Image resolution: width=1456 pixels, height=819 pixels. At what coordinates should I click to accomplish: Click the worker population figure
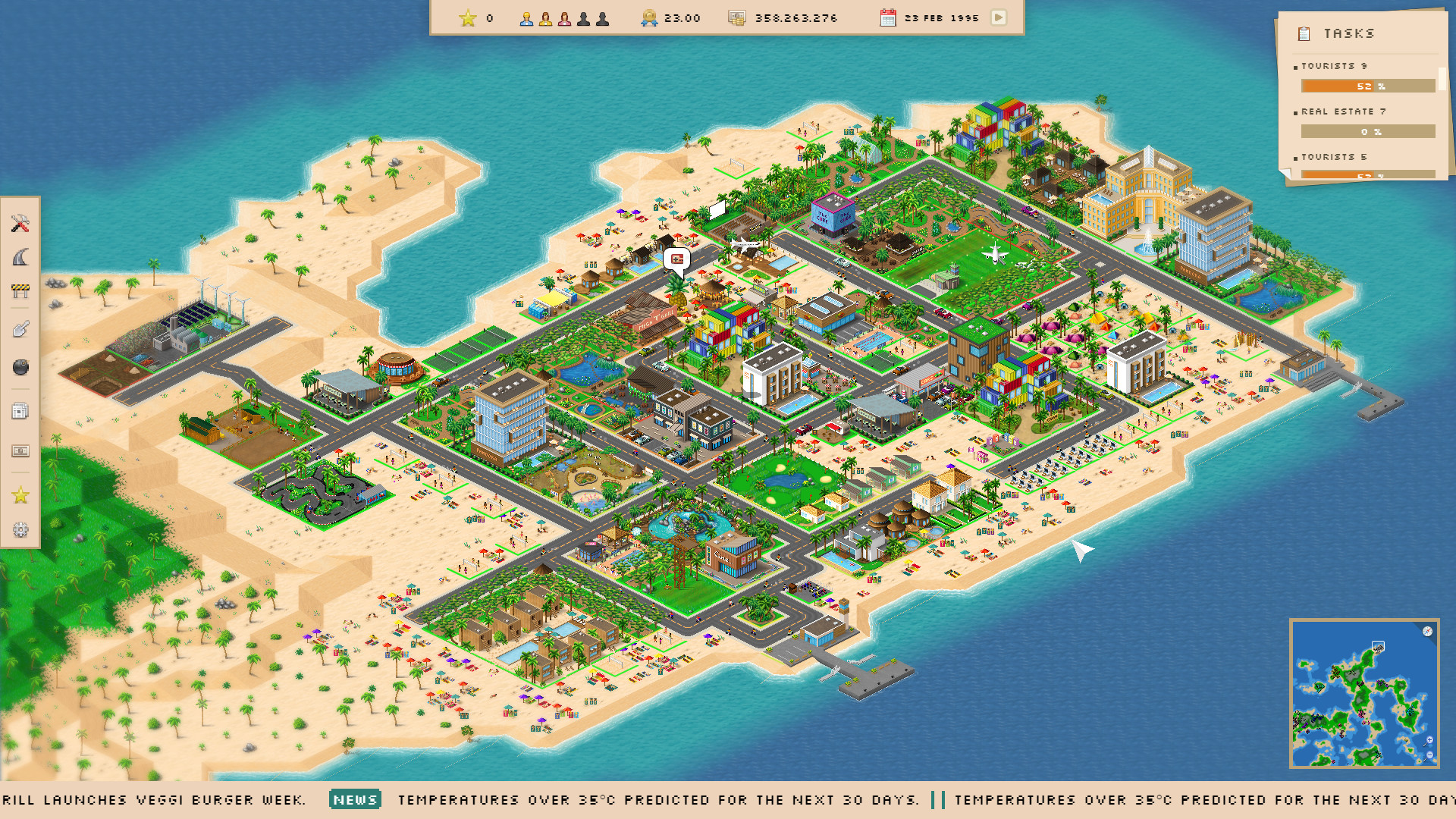[x=526, y=17]
